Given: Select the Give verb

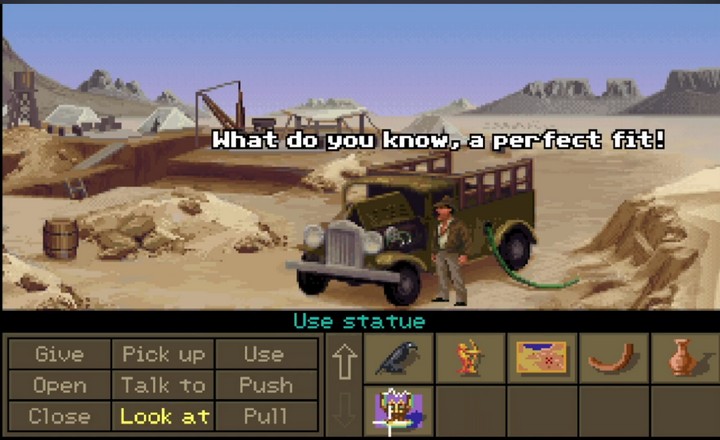Looking at the screenshot, I should pyautogui.click(x=59, y=354).
